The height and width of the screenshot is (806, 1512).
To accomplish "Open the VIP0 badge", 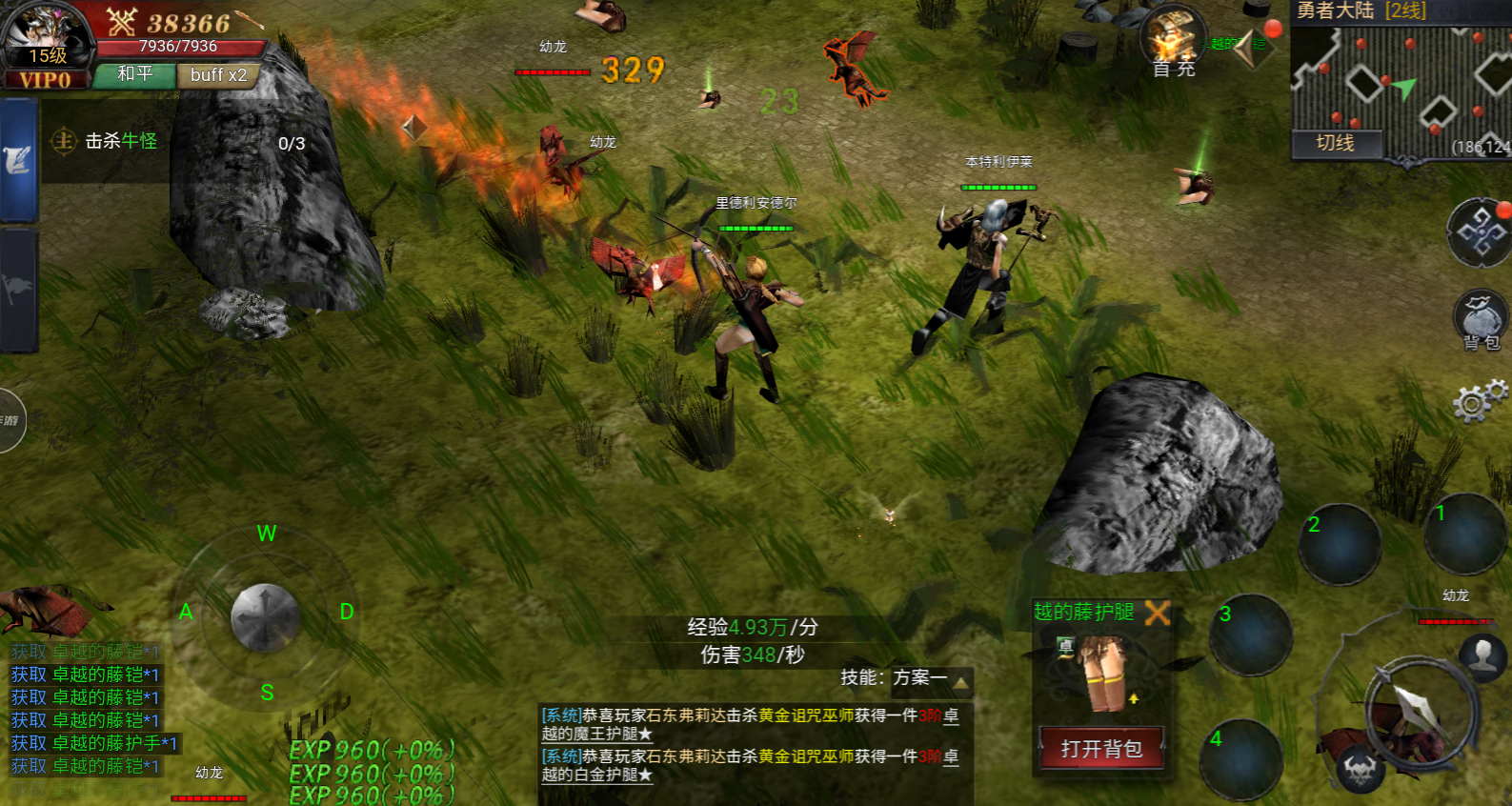I will coord(45,80).
